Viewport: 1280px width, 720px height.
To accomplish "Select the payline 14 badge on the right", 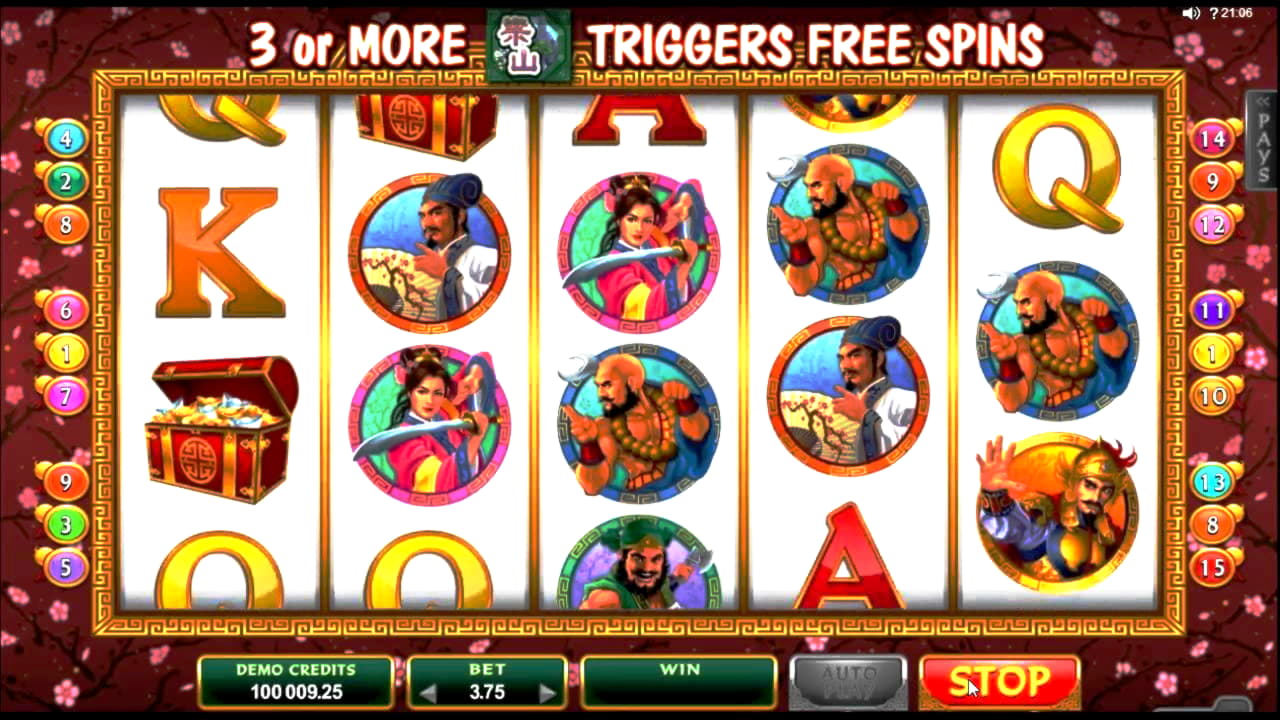I will (1210, 139).
